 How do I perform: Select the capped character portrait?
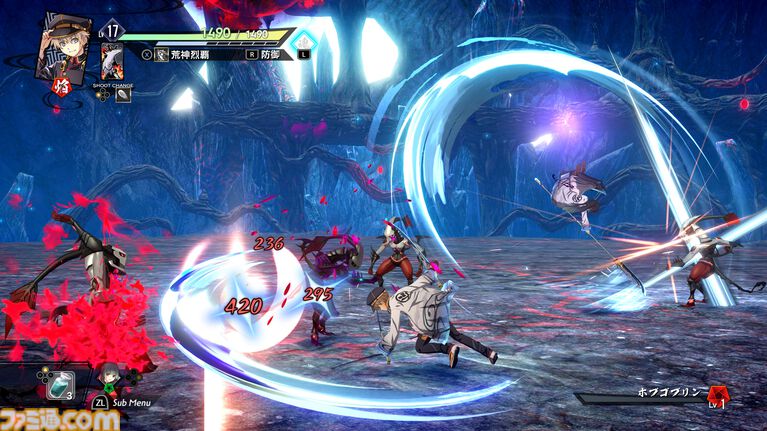(x=63, y=44)
